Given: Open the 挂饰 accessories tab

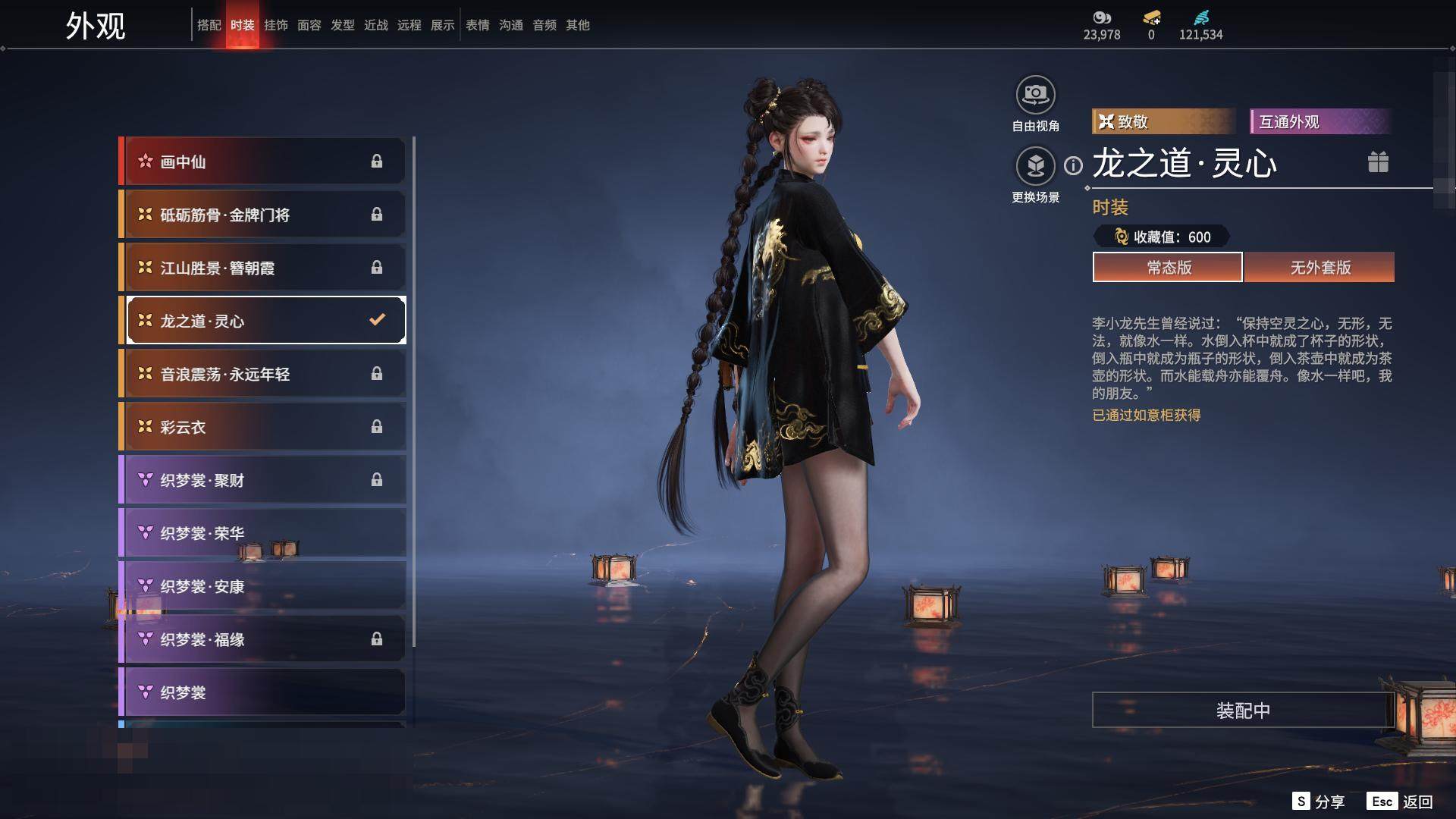Looking at the screenshot, I should pyautogui.click(x=275, y=25).
